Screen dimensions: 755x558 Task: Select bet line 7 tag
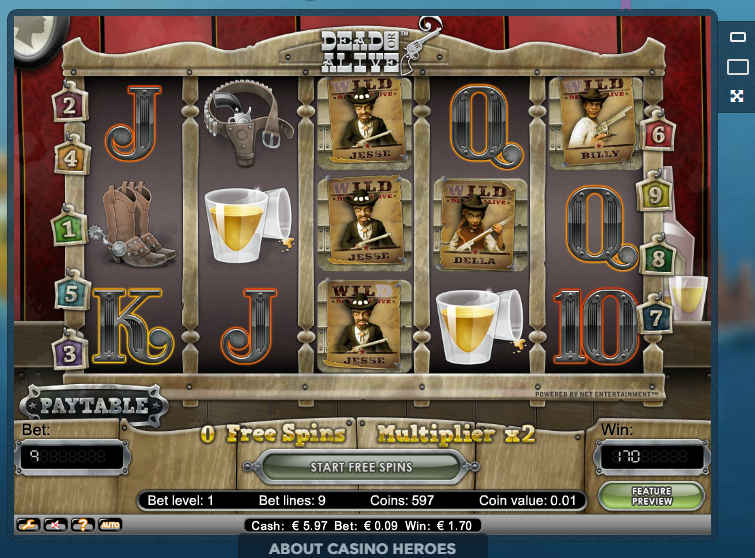click(x=657, y=318)
